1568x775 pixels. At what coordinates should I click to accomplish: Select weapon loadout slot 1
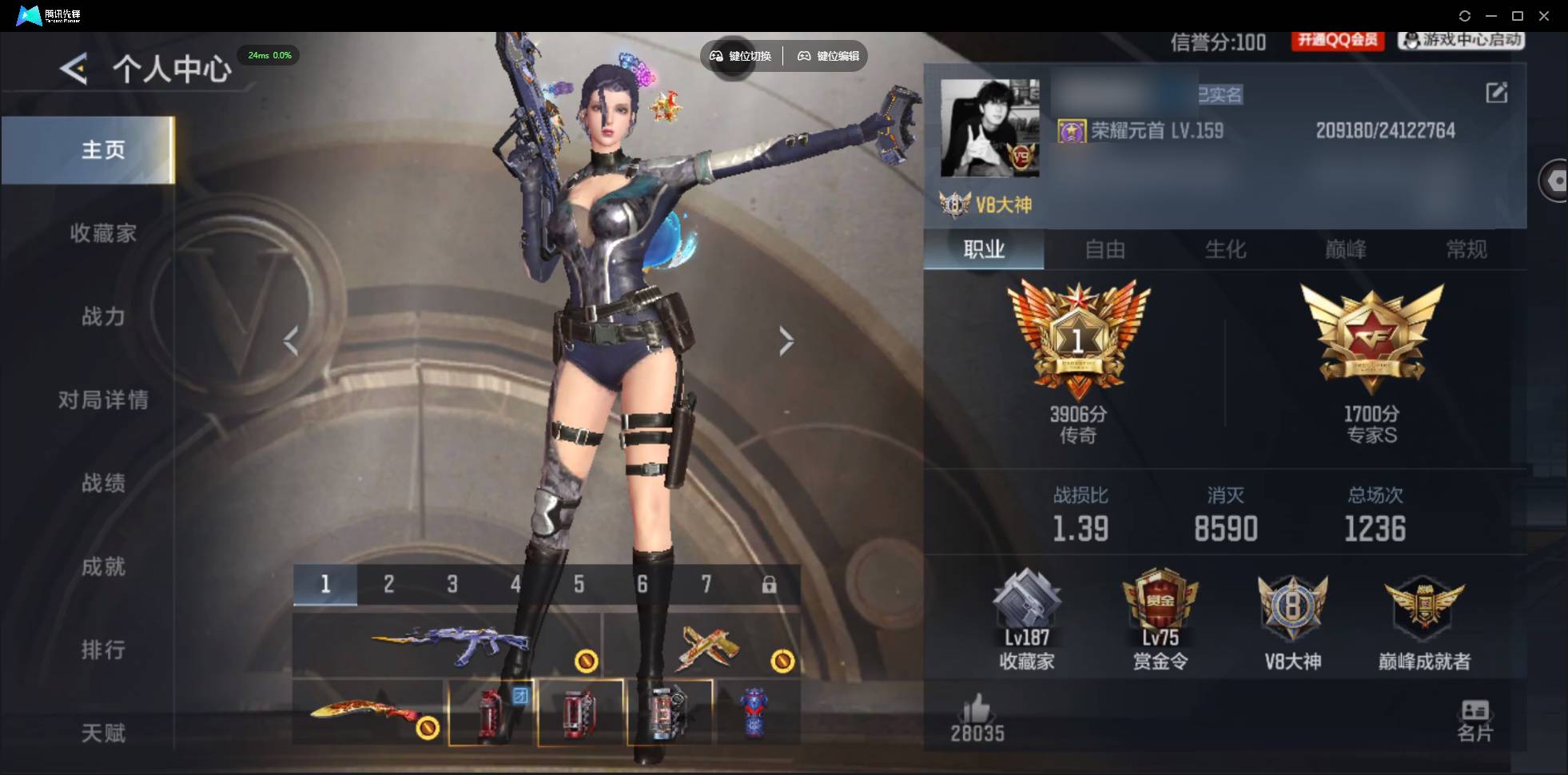[x=324, y=584]
